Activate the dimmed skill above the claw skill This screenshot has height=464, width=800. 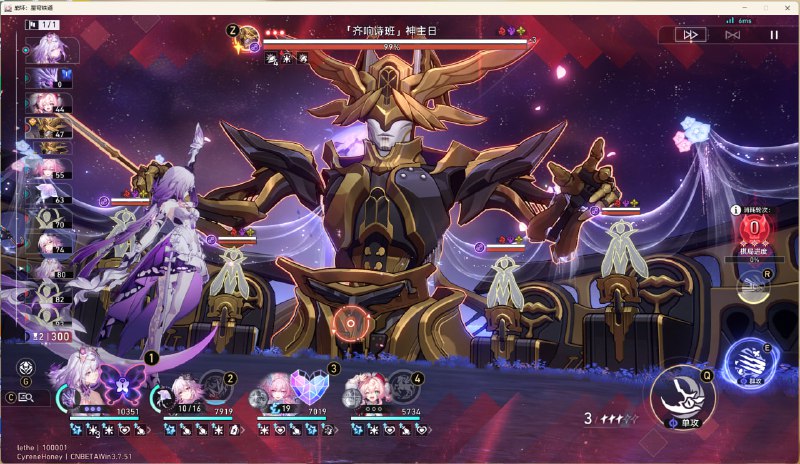753,286
